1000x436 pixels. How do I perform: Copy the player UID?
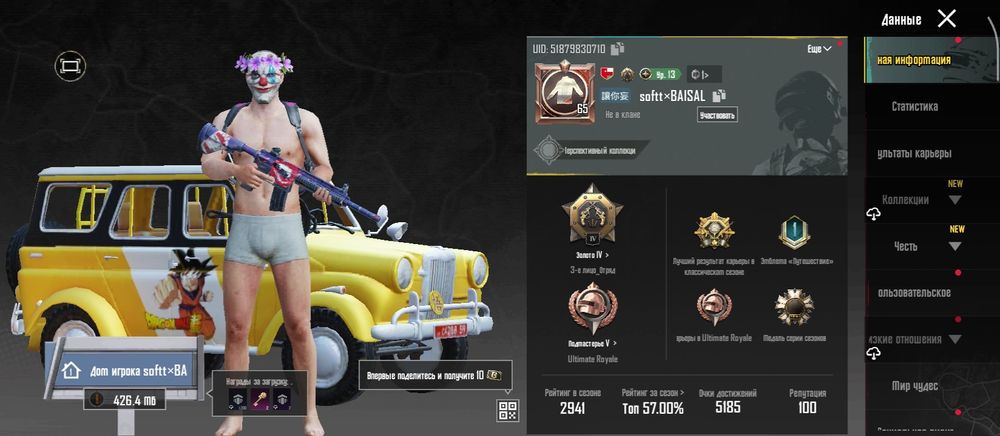(618, 48)
